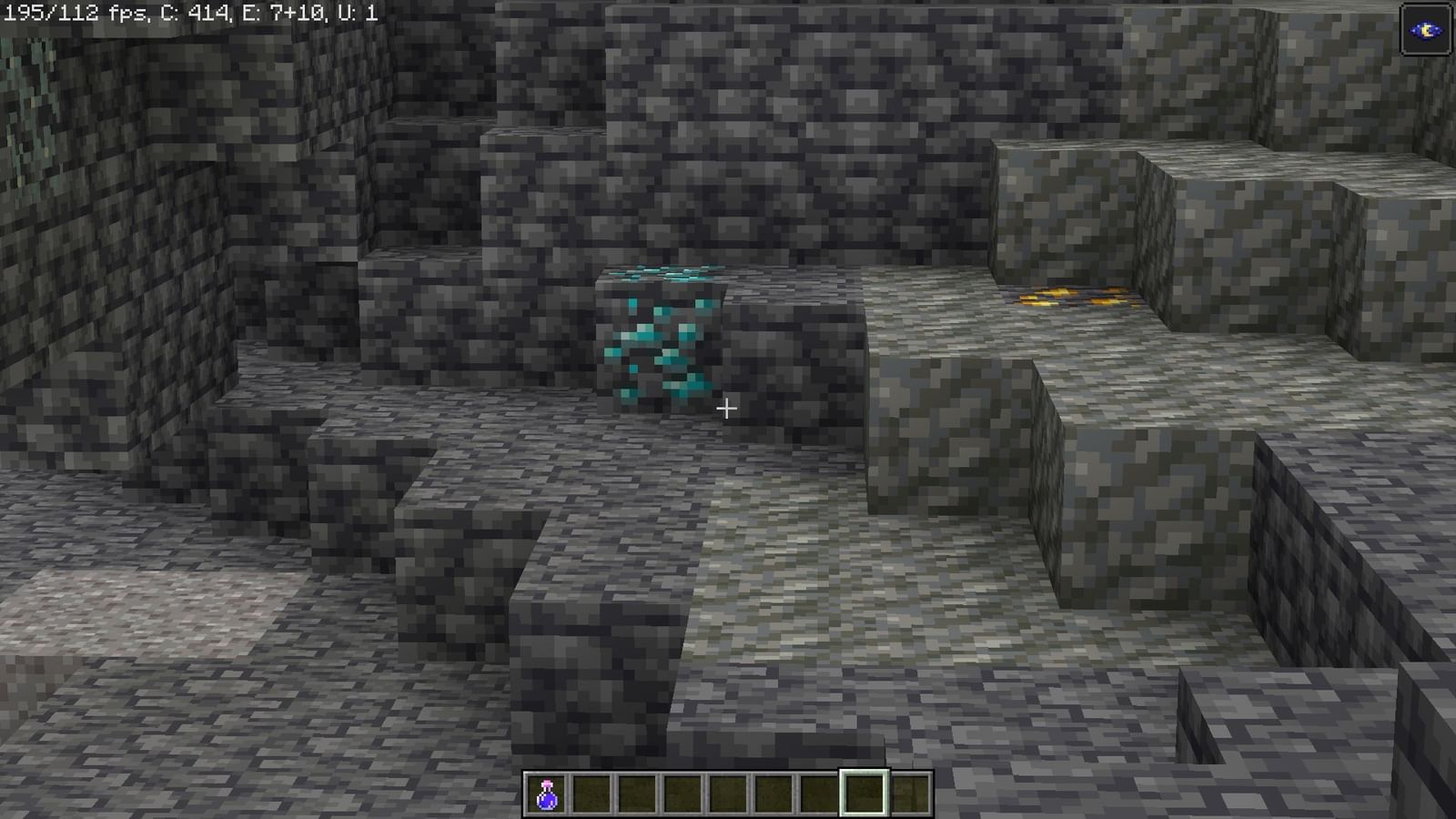Click the chunk count C: 414 text

pos(196,13)
